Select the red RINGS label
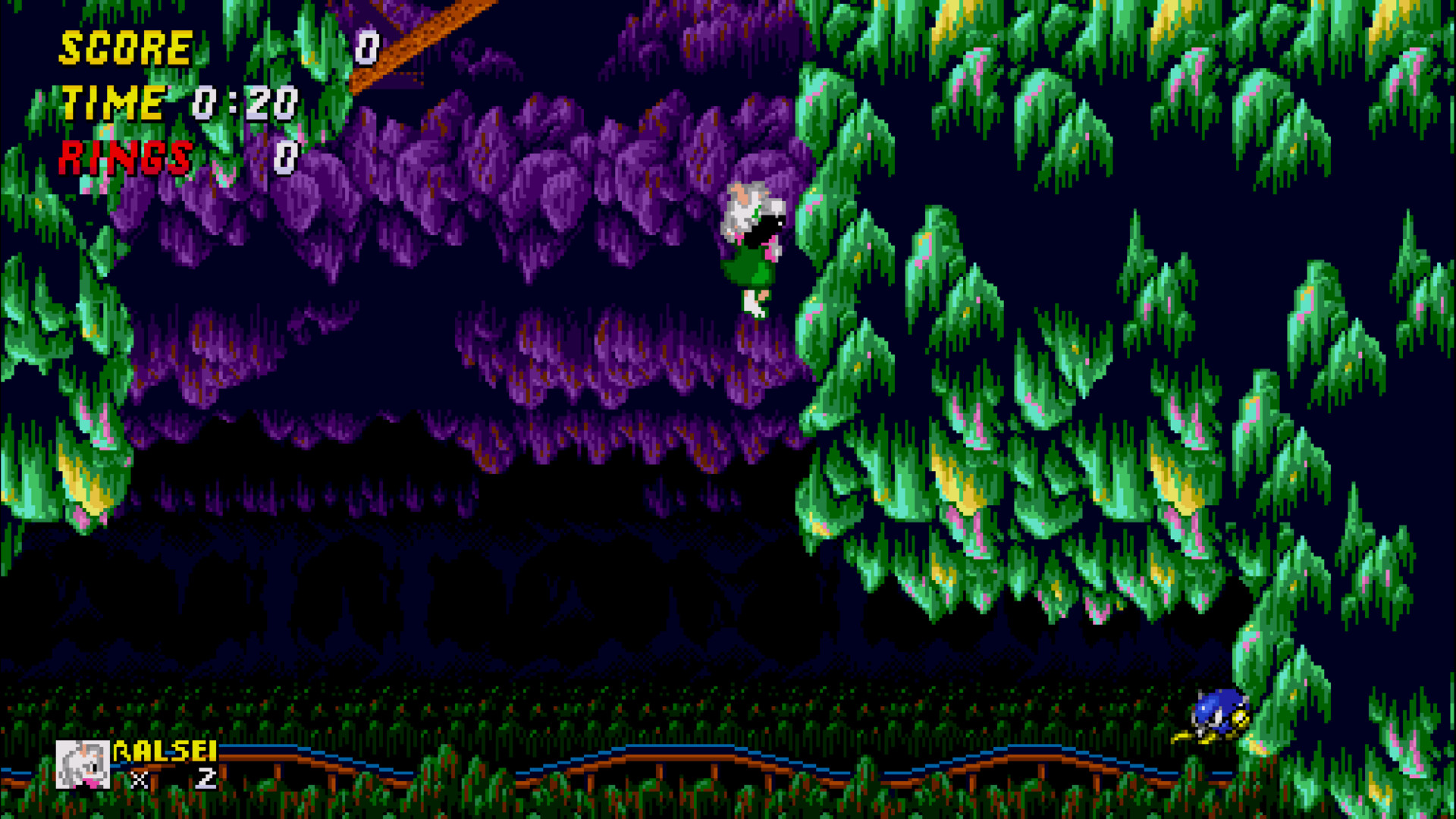Screen dimensions: 1456x819 (124, 157)
